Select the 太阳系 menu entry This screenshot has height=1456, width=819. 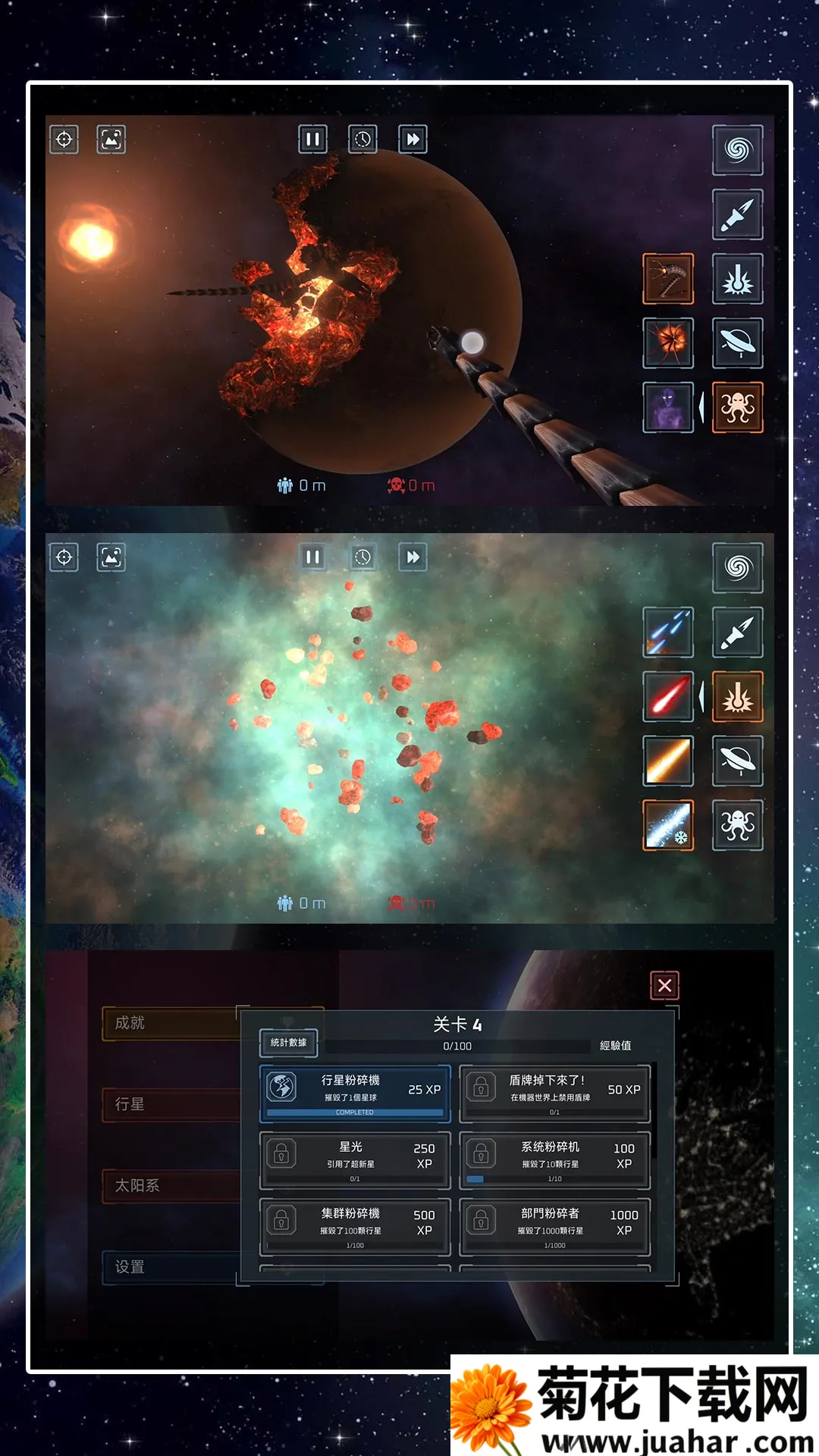171,1185
